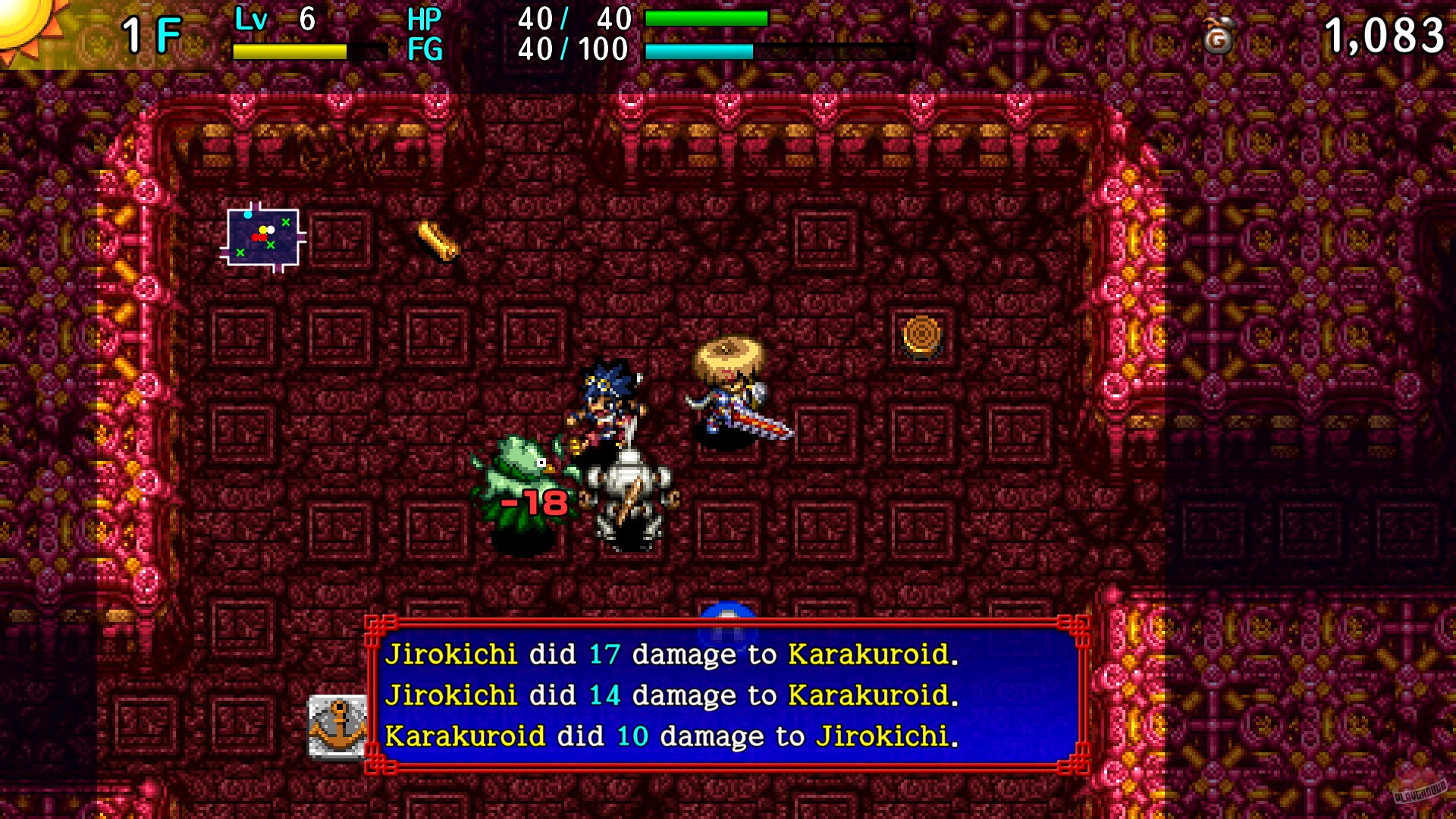Click the FG 40/100 value text

573,52
